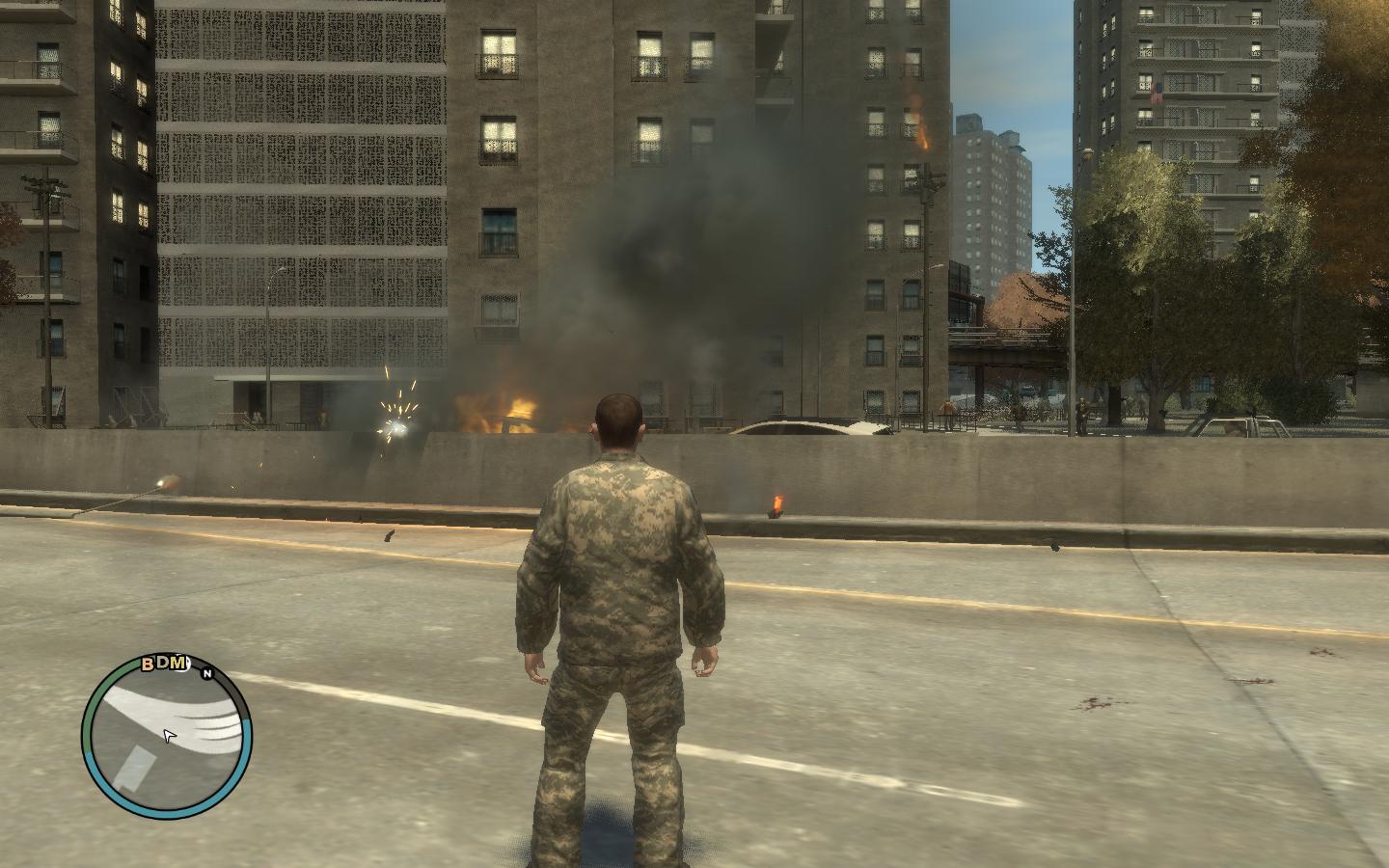The image size is (1389, 868).
Task: Select the B blip on the radar
Action: click(x=148, y=664)
